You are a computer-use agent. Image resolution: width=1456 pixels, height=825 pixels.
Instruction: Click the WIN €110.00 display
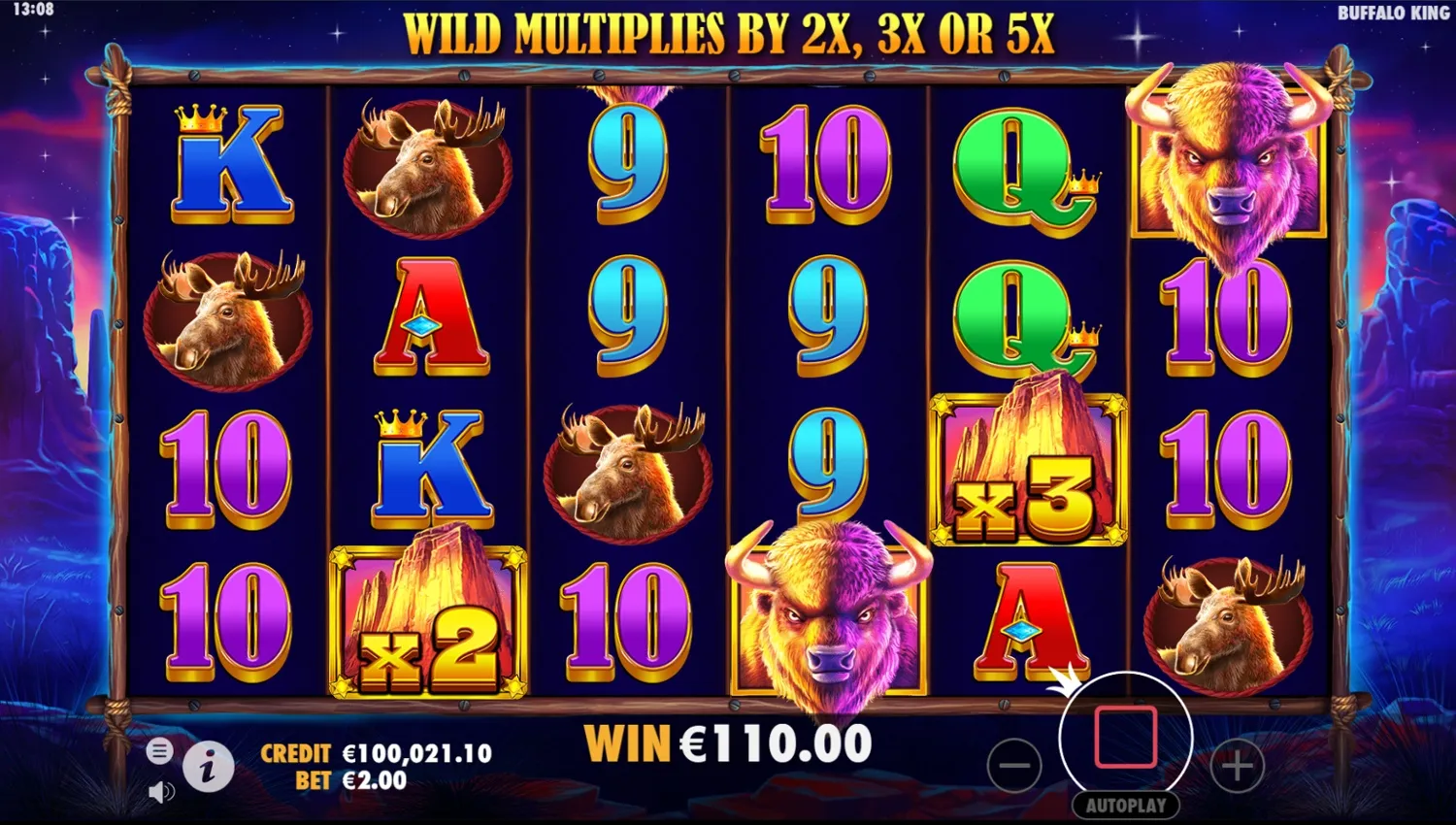(x=728, y=742)
